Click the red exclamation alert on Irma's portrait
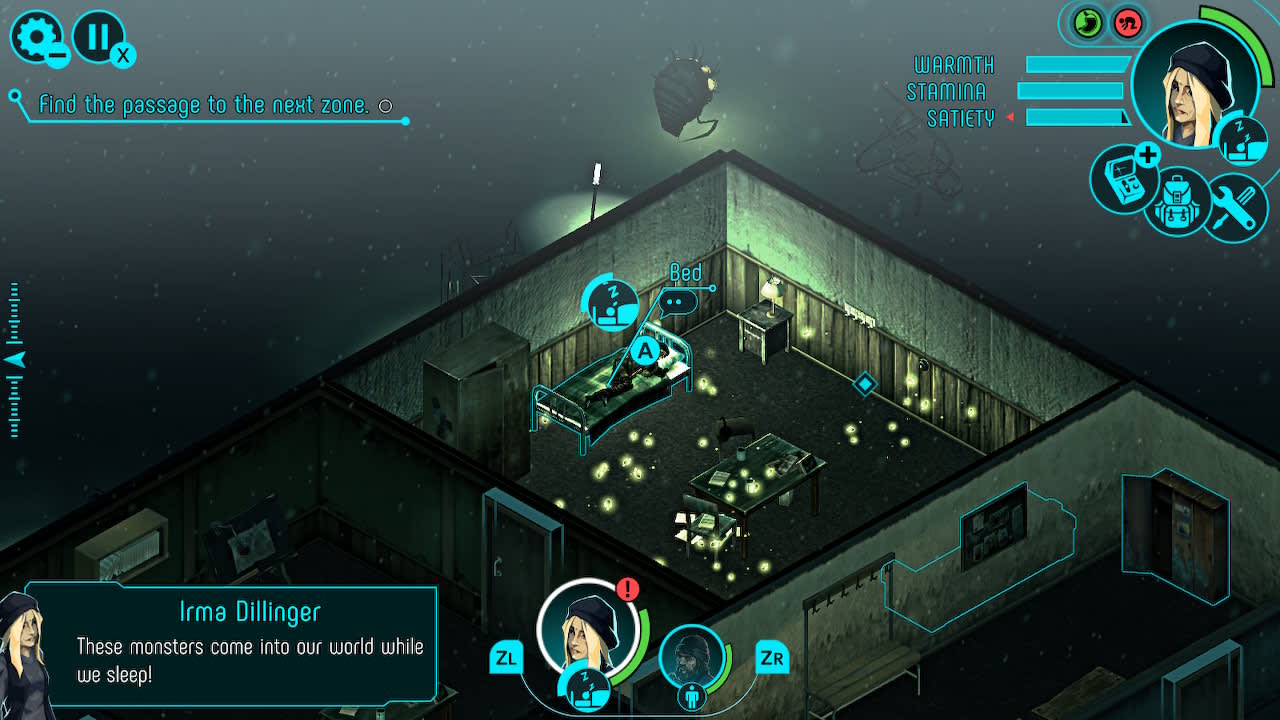Screen dimensions: 1280x720 627,590
